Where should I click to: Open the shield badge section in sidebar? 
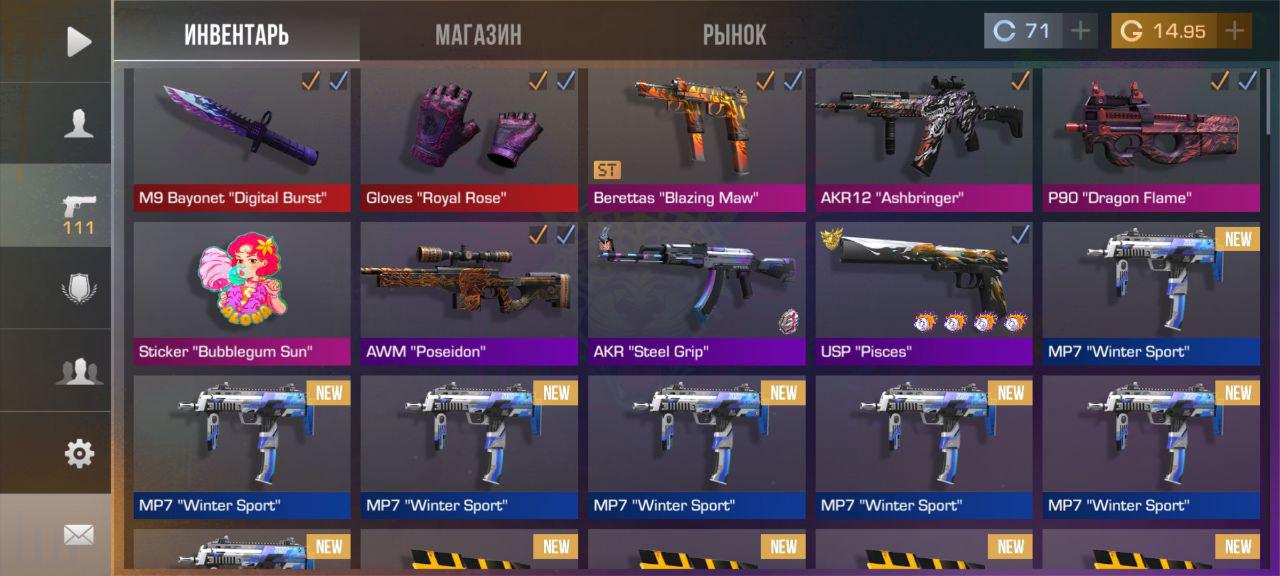coord(79,288)
